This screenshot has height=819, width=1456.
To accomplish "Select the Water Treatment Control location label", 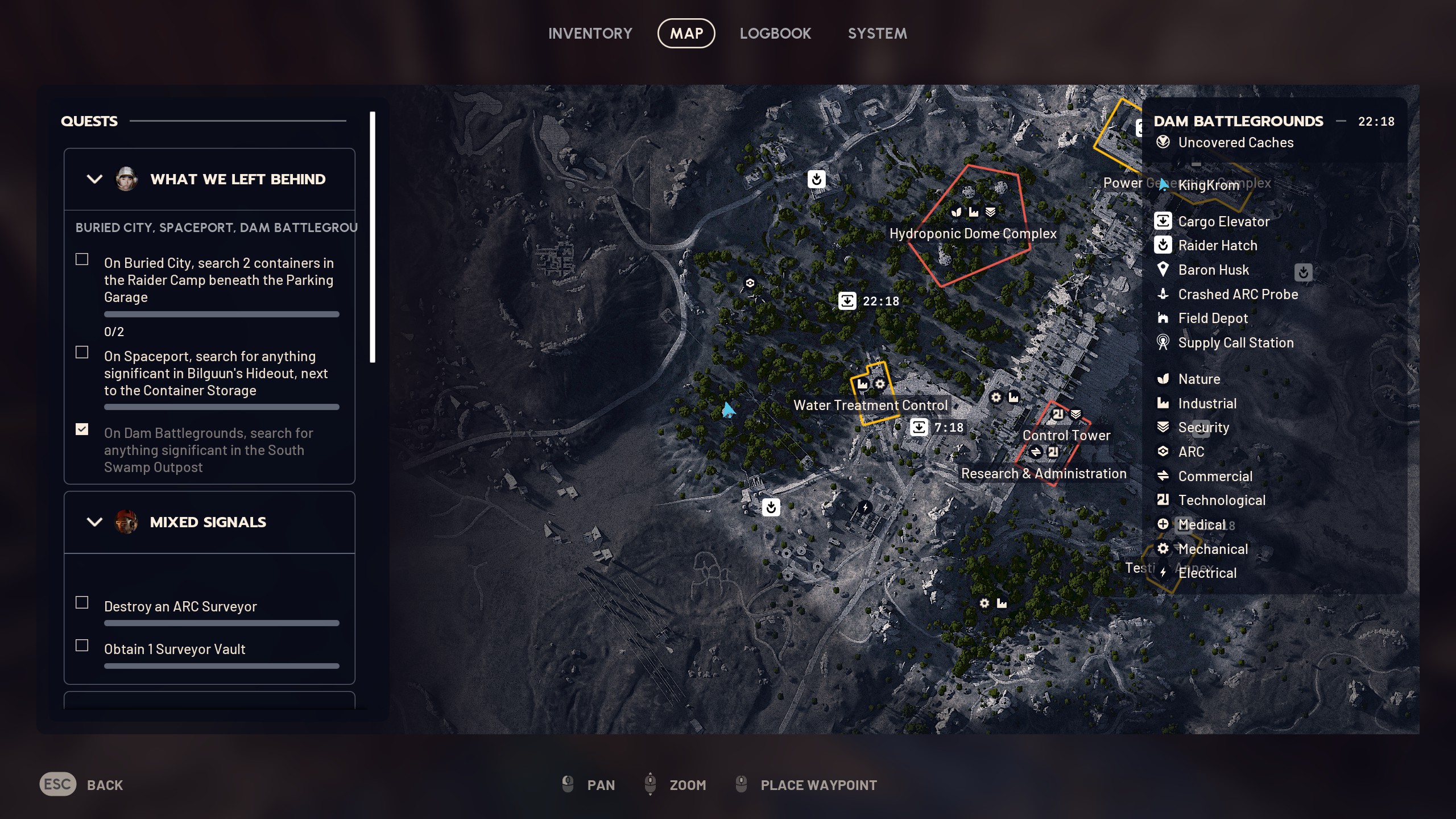I will click(870, 406).
